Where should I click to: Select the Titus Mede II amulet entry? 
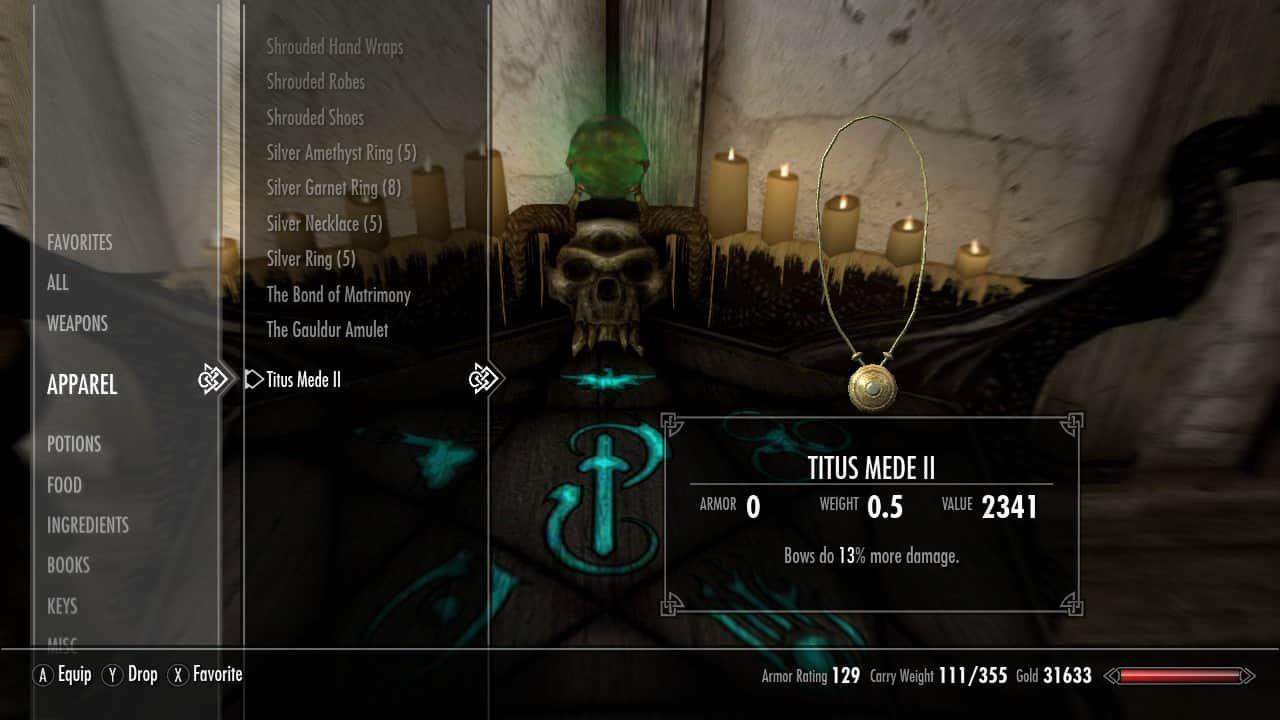tap(304, 380)
